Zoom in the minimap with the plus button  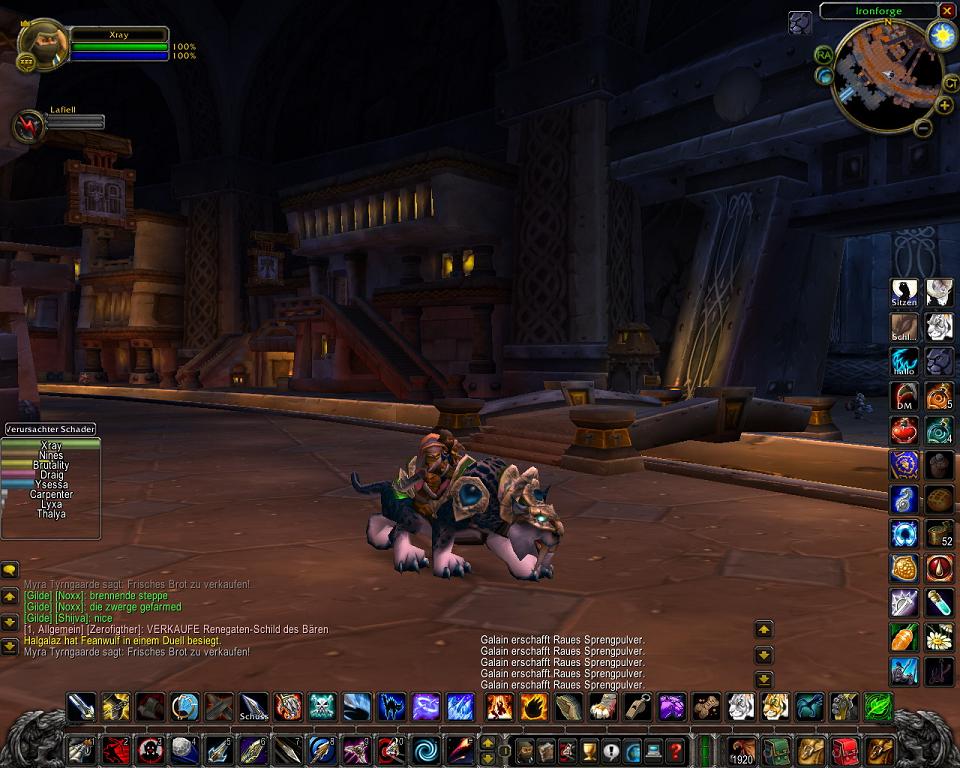point(945,105)
